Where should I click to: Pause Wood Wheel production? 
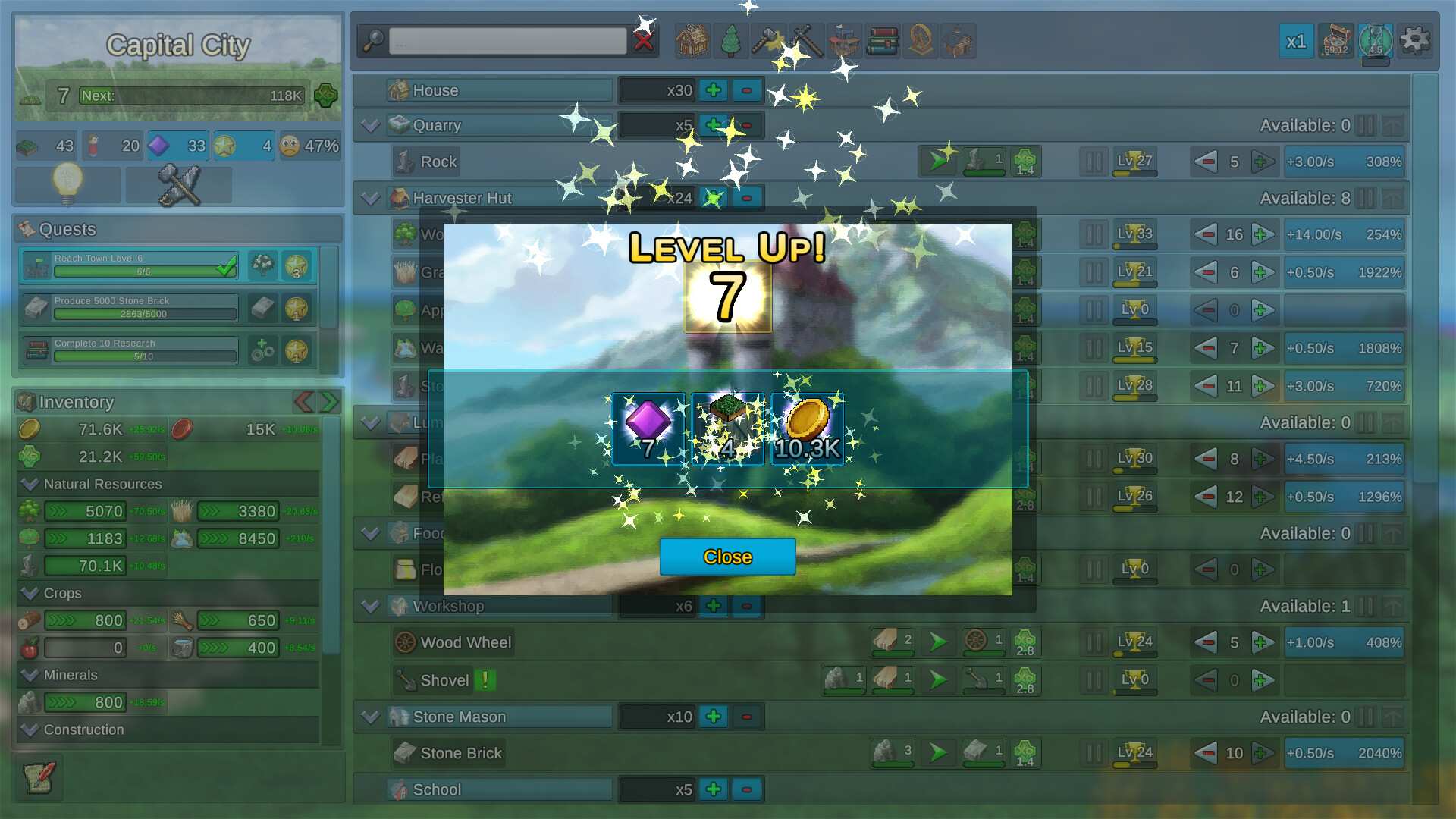point(1093,642)
